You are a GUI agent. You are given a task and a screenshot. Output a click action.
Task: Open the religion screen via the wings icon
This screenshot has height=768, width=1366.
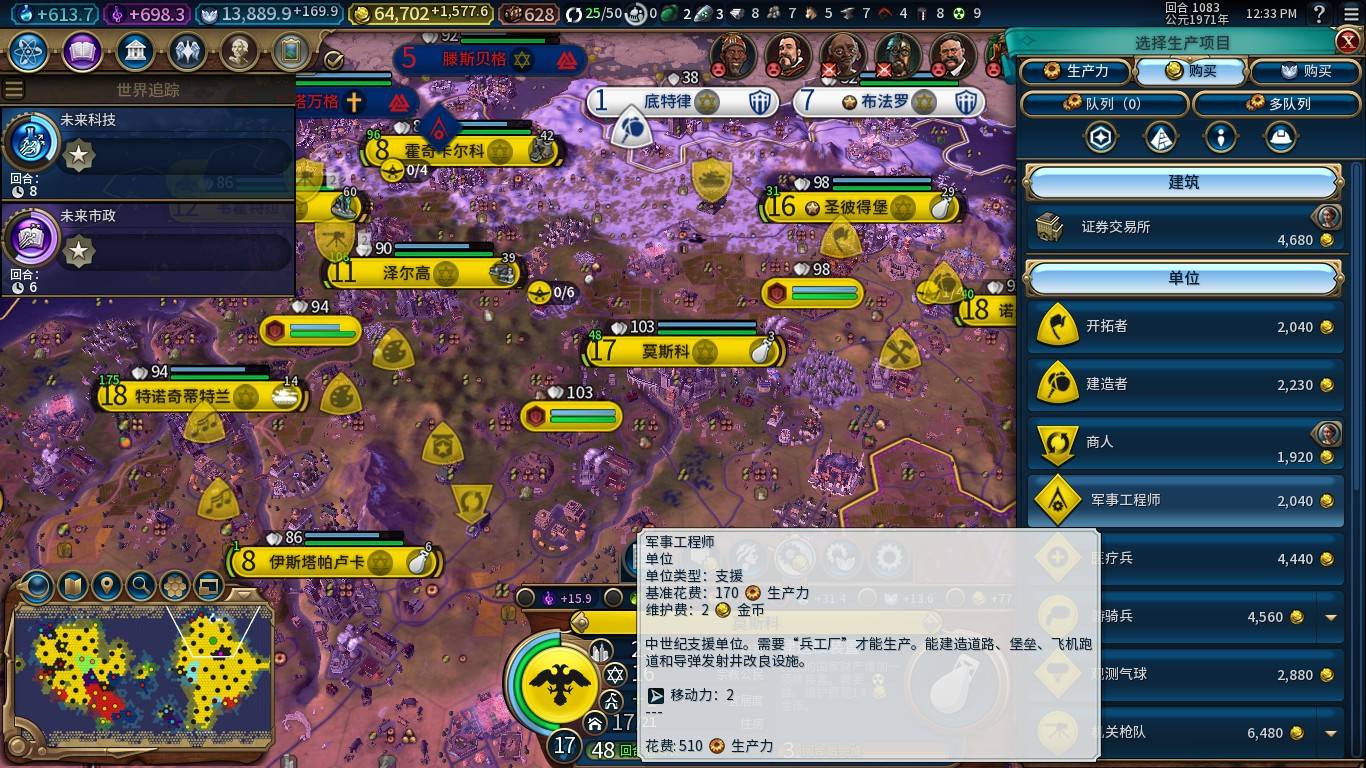point(188,52)
